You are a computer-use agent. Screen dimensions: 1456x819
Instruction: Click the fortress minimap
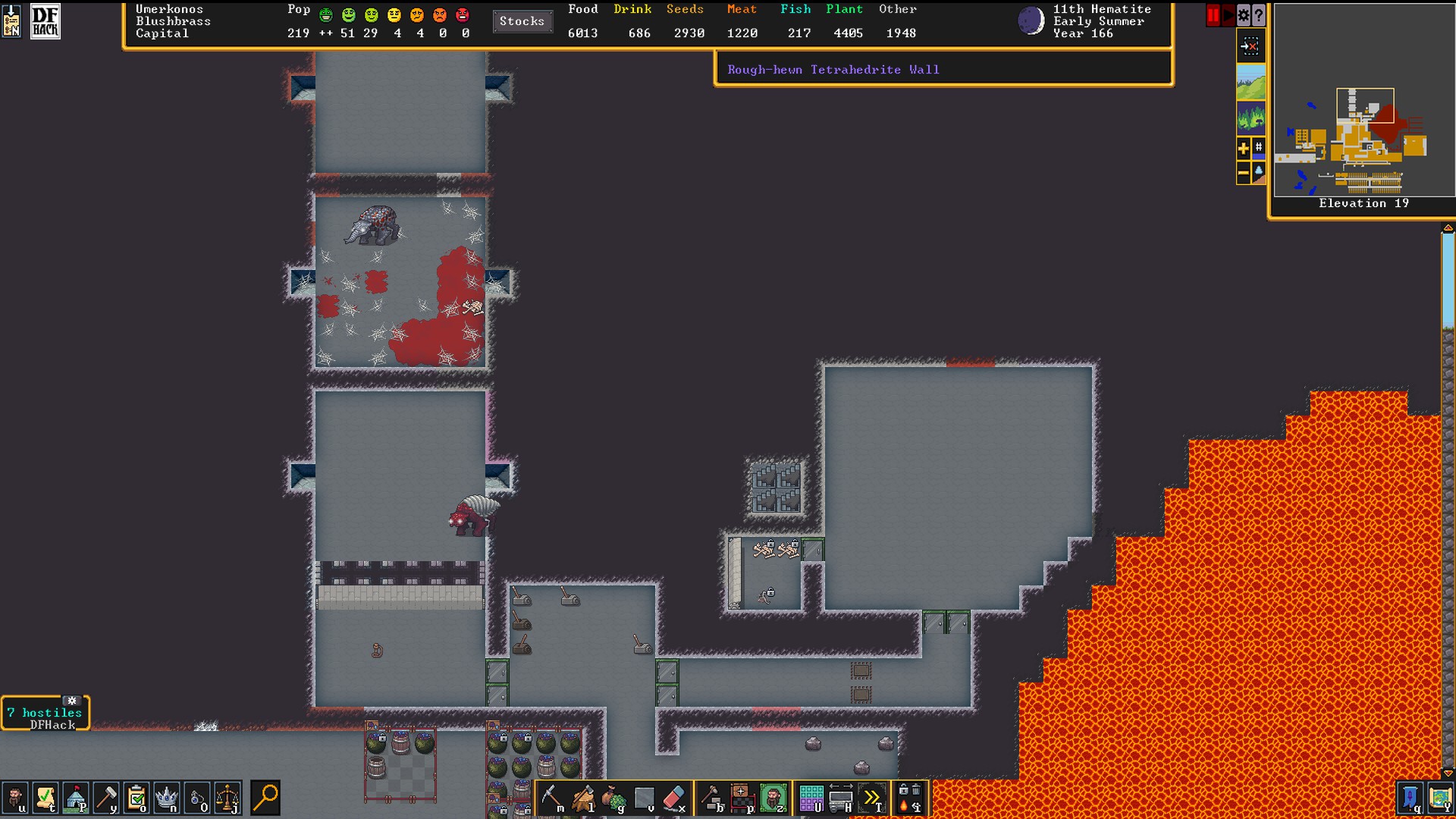click(x=1363, y=140)
